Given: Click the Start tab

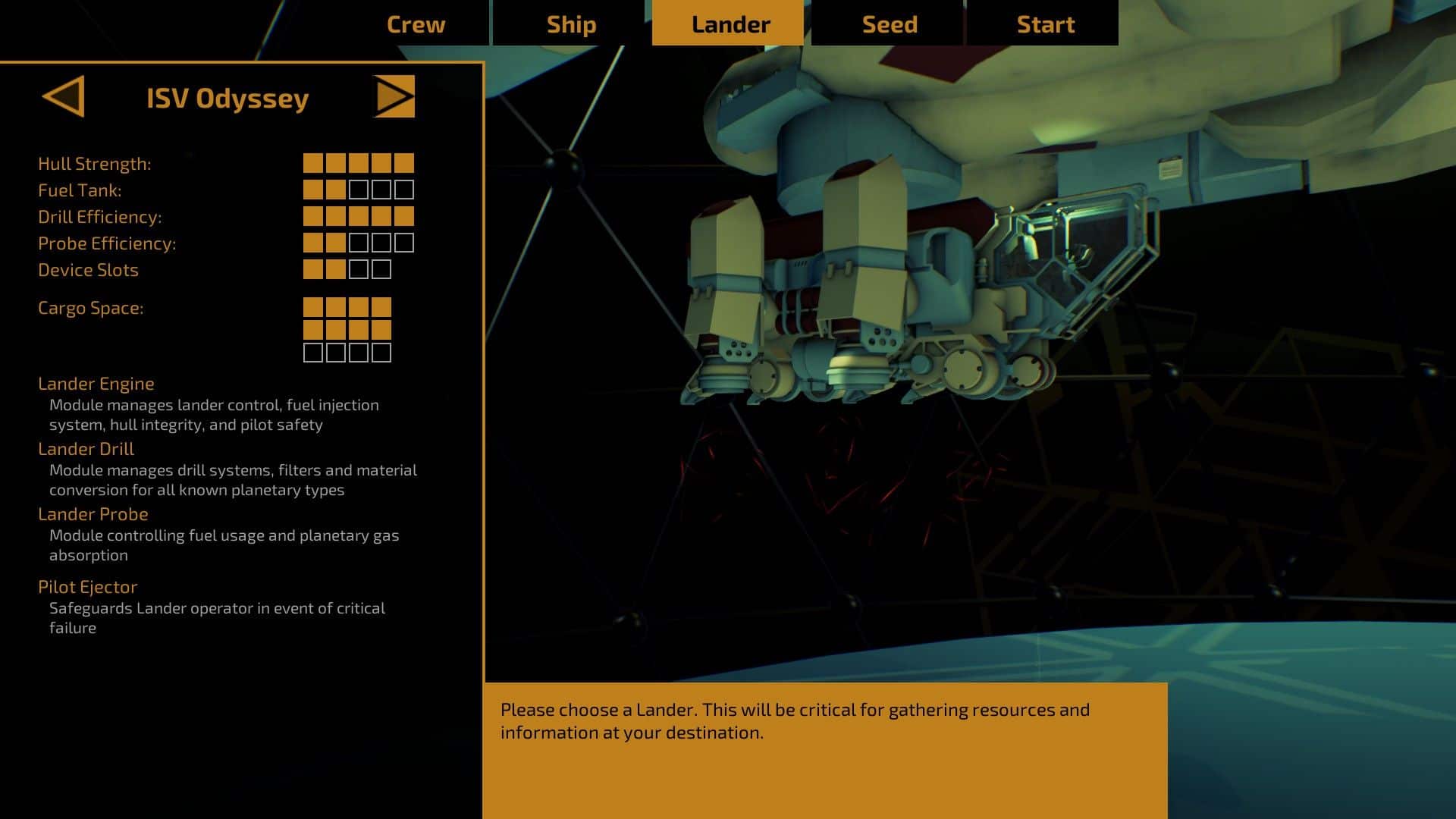Looking at the screenshot, I should pos(1045,24).
